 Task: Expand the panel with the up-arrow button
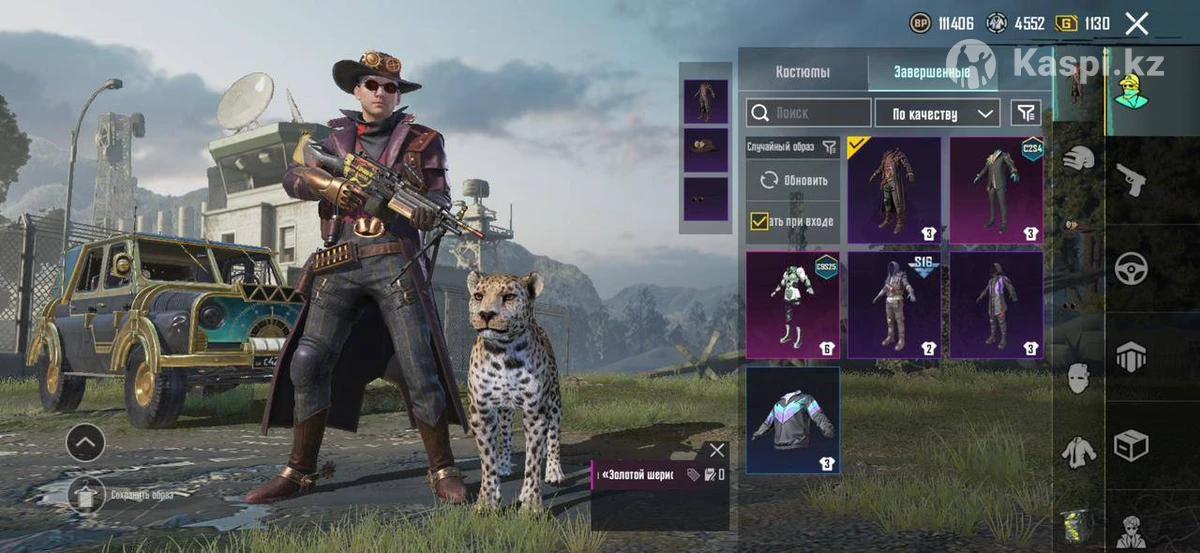coord(86,441)
